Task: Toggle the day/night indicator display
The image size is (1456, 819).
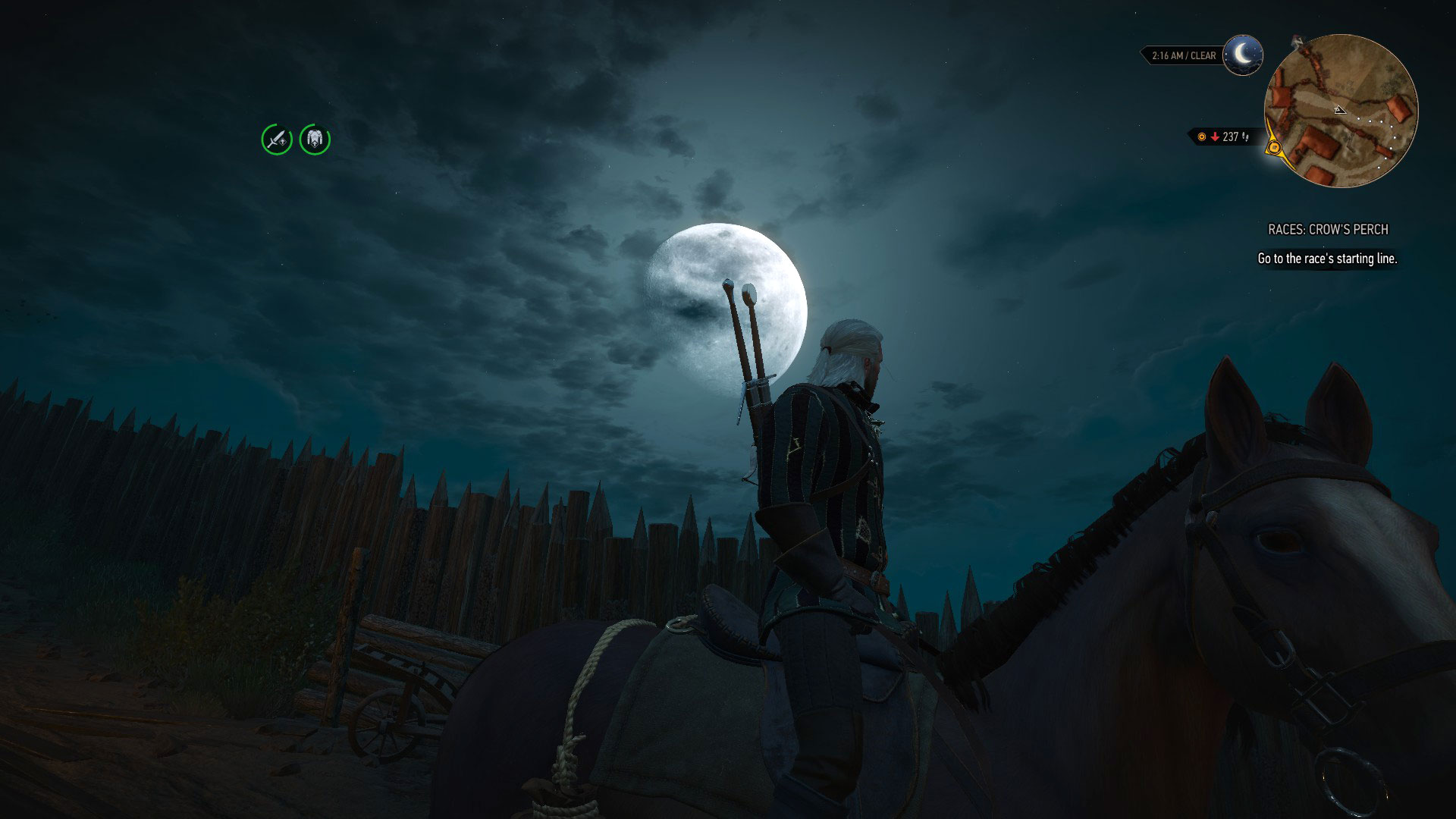Action: click(1242, 55)
